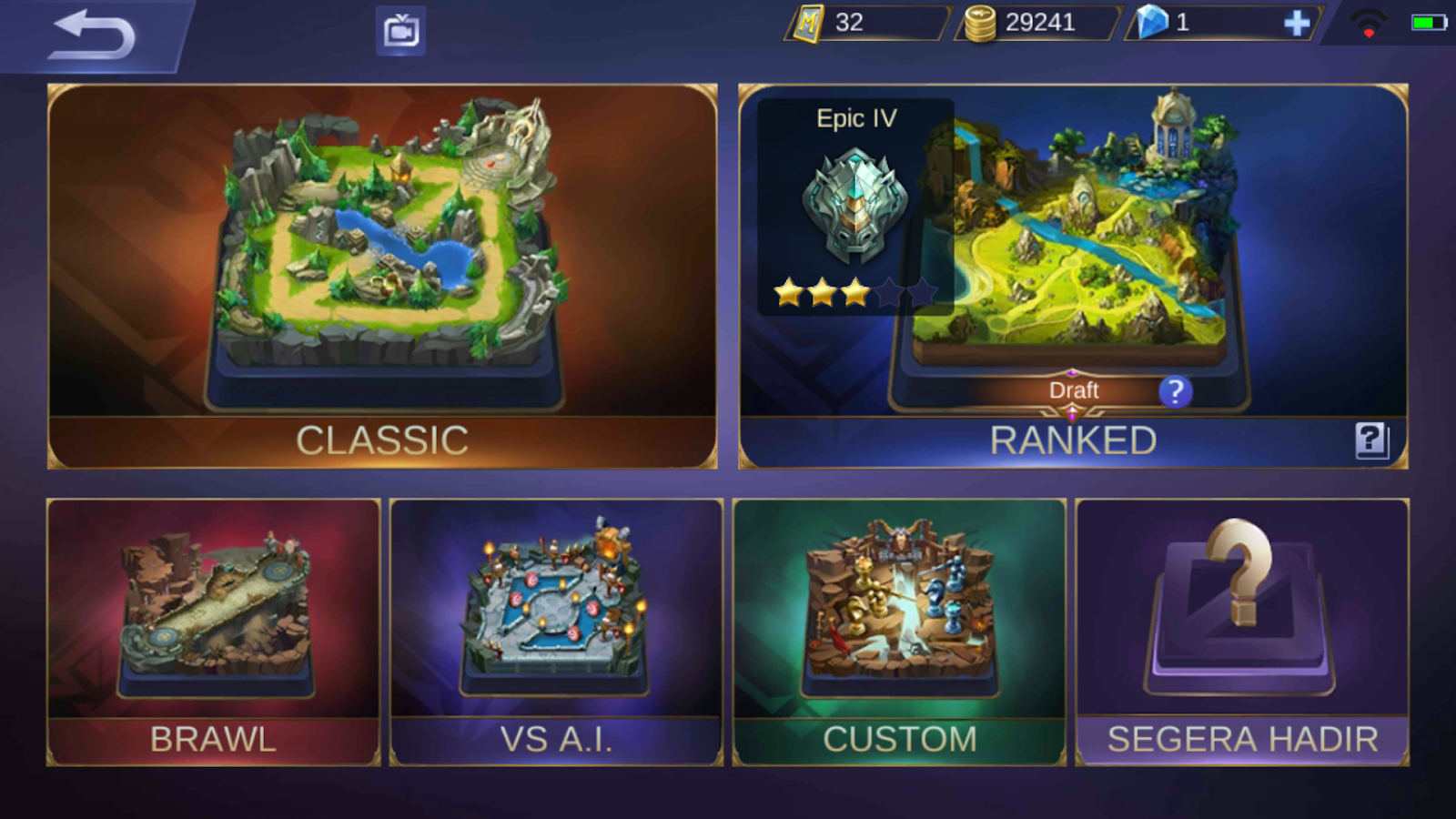Image resolution: width=1456 pixels, height=819 pixels.
Task: Open the Draft mode selector on Ranked
Action: point(1074,389)
